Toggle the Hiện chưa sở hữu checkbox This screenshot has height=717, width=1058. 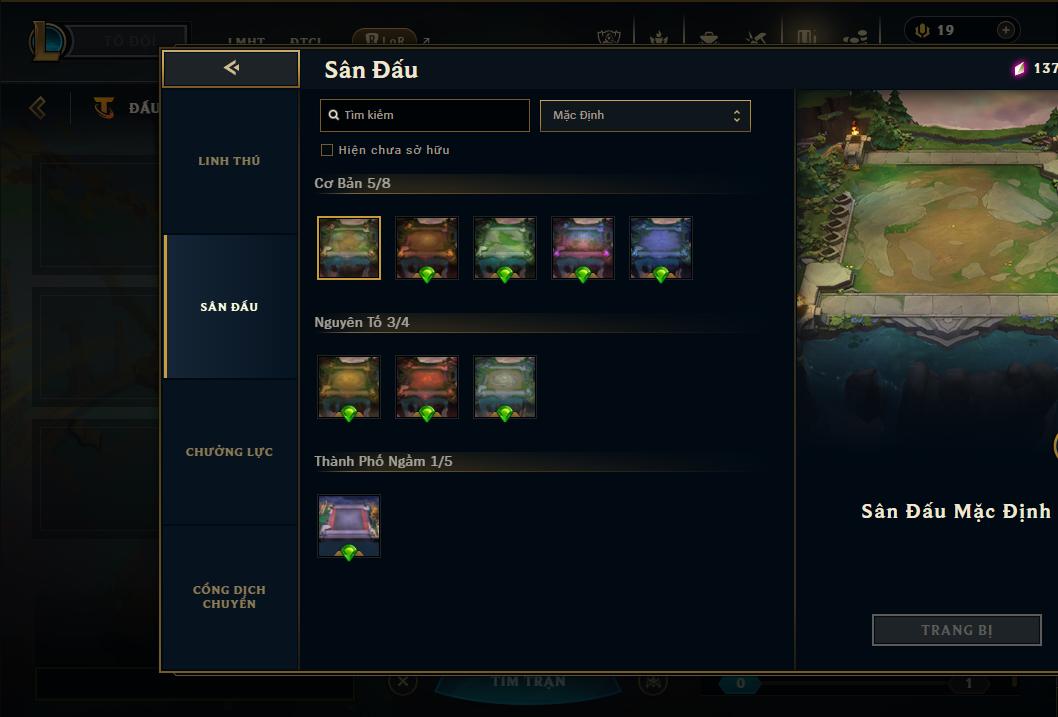coord(327,150)
